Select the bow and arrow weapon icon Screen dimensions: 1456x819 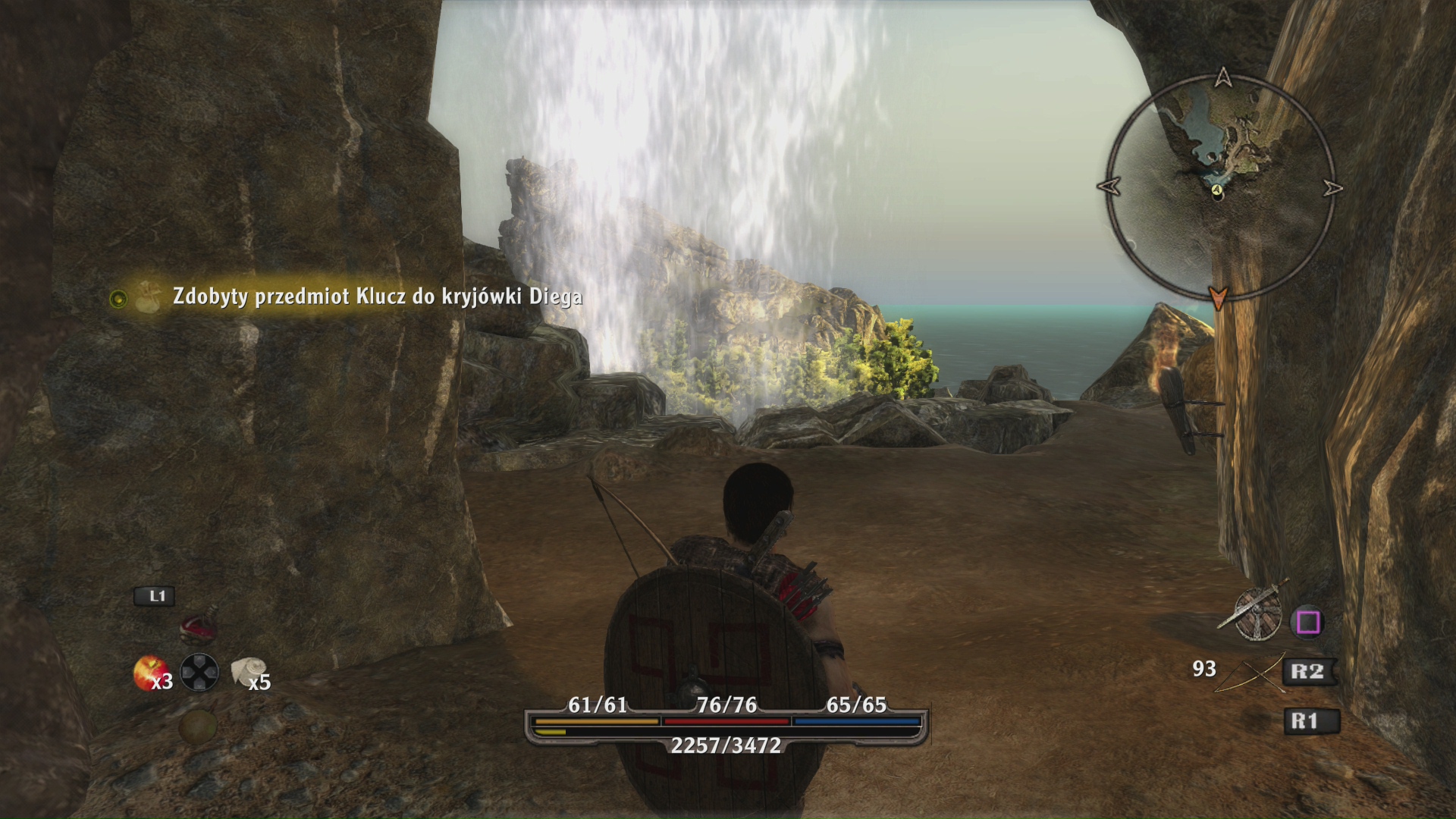tap(1250, 673)
